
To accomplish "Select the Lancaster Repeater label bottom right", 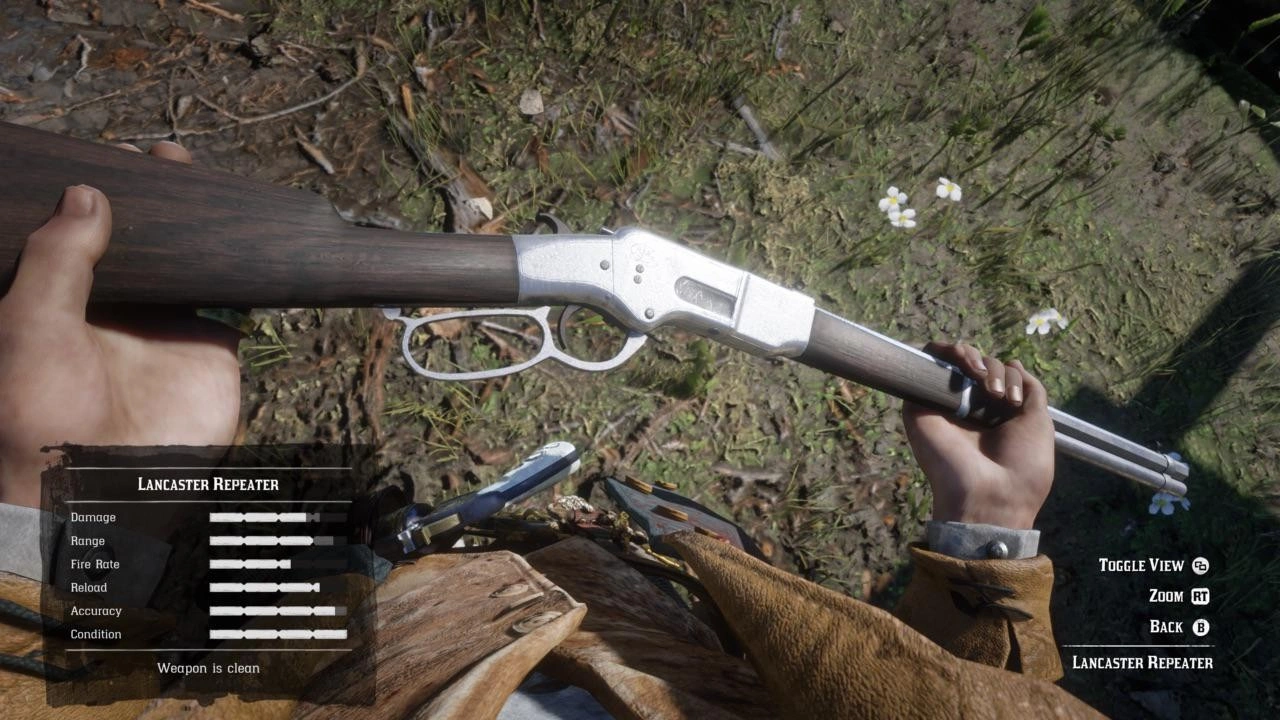I will 1142,663.
